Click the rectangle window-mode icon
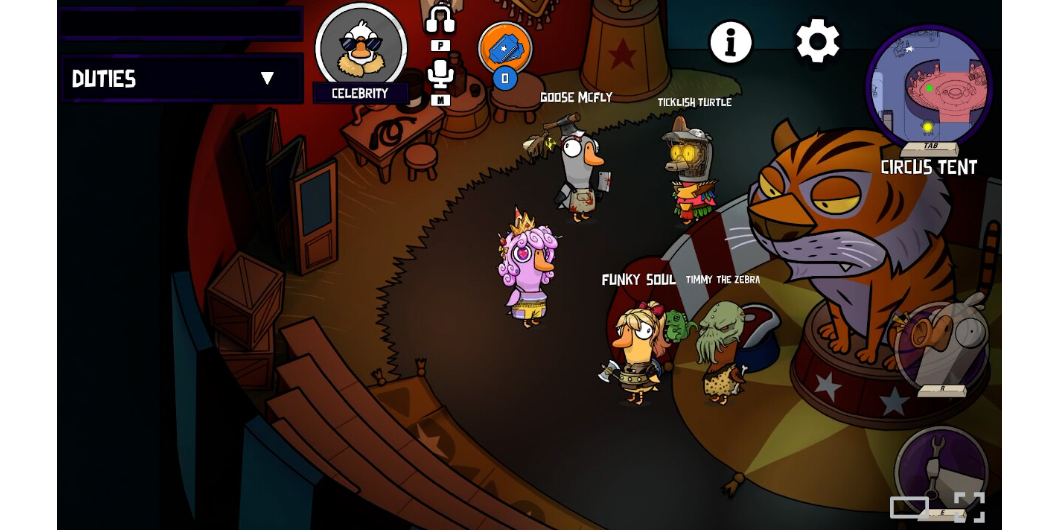This screenshot has width=1060, height=530. tap(909, 507)
